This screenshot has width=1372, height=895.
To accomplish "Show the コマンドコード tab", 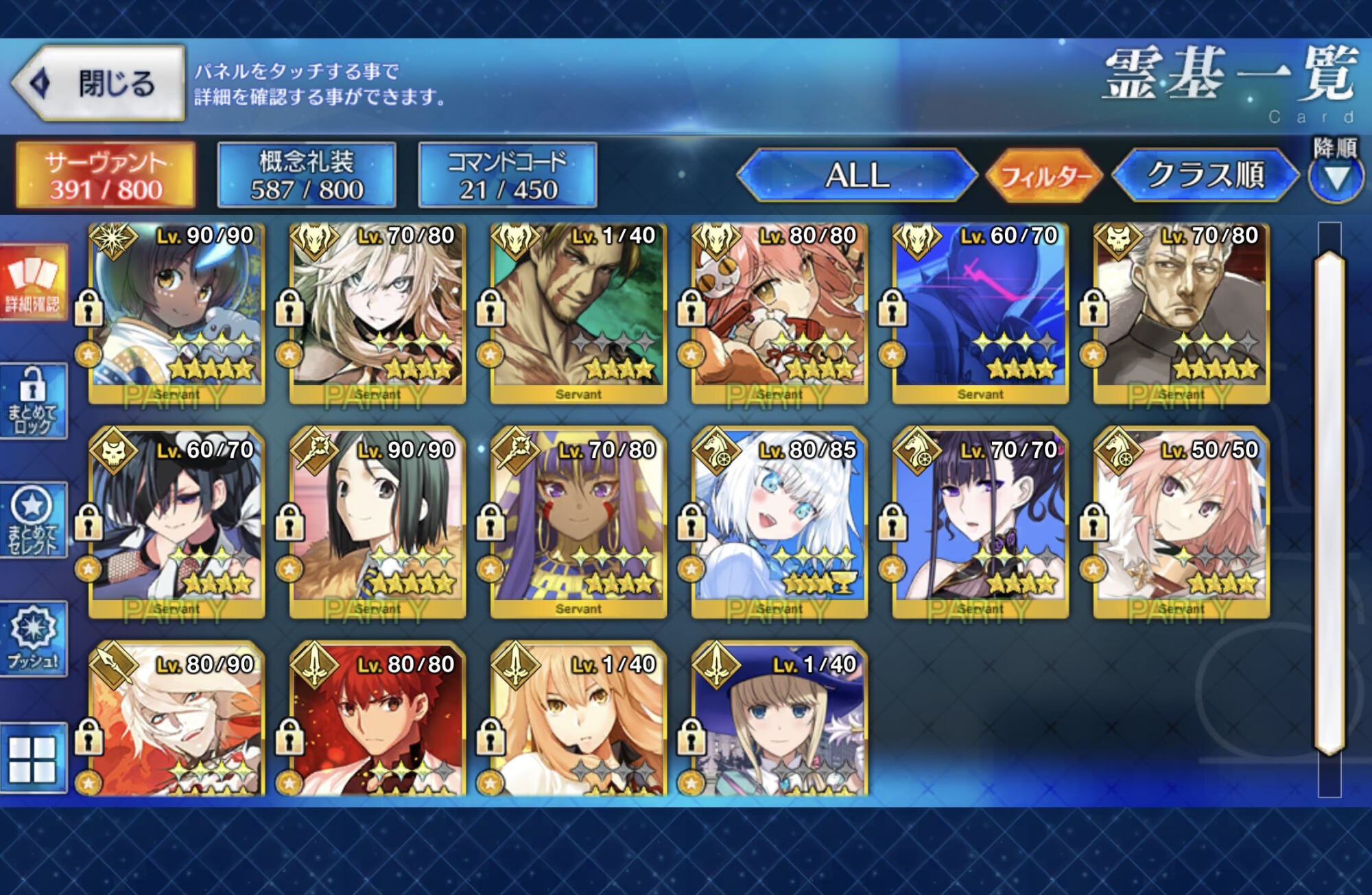I will pyautogui.click(x=508, y=176).
